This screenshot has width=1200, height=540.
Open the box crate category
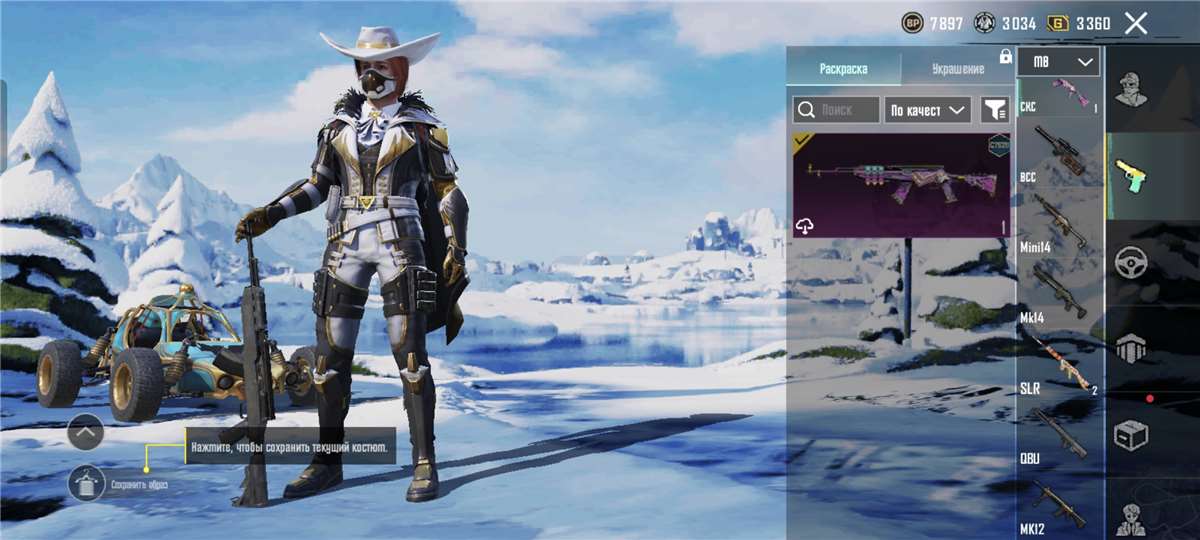(x=1131, y=435)
